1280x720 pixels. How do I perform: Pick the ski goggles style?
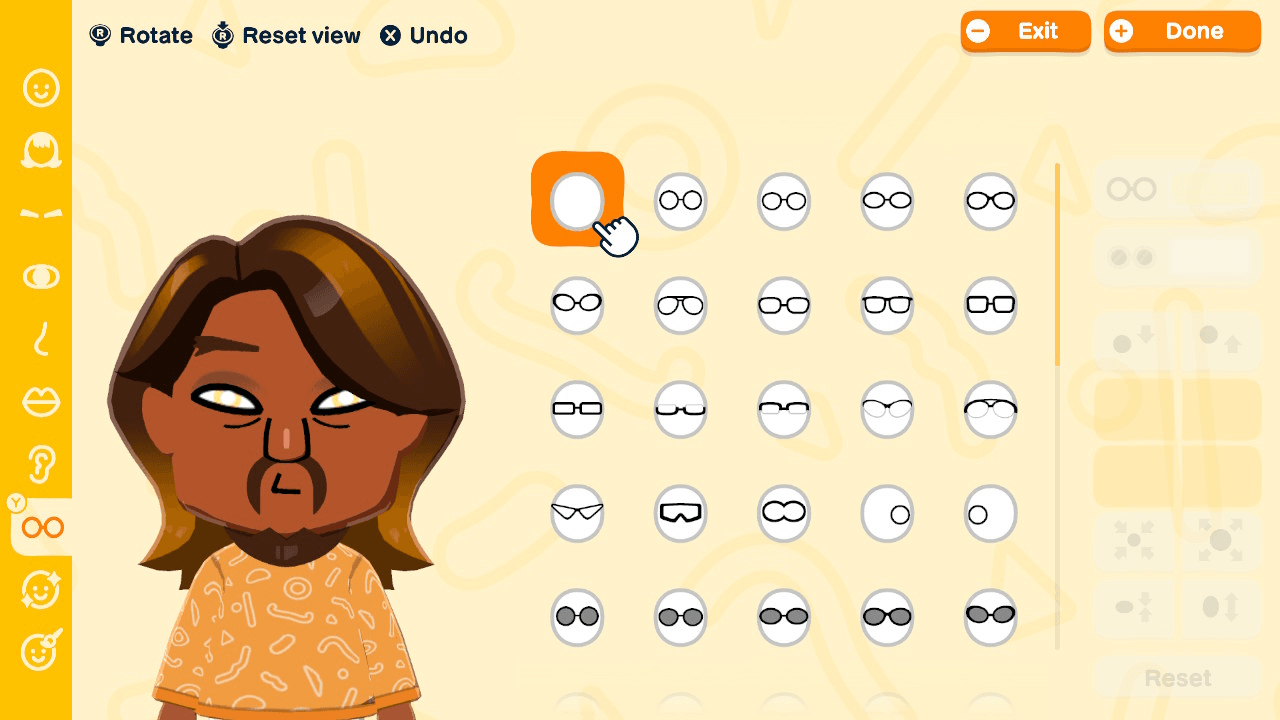click(x=680, y=513)
